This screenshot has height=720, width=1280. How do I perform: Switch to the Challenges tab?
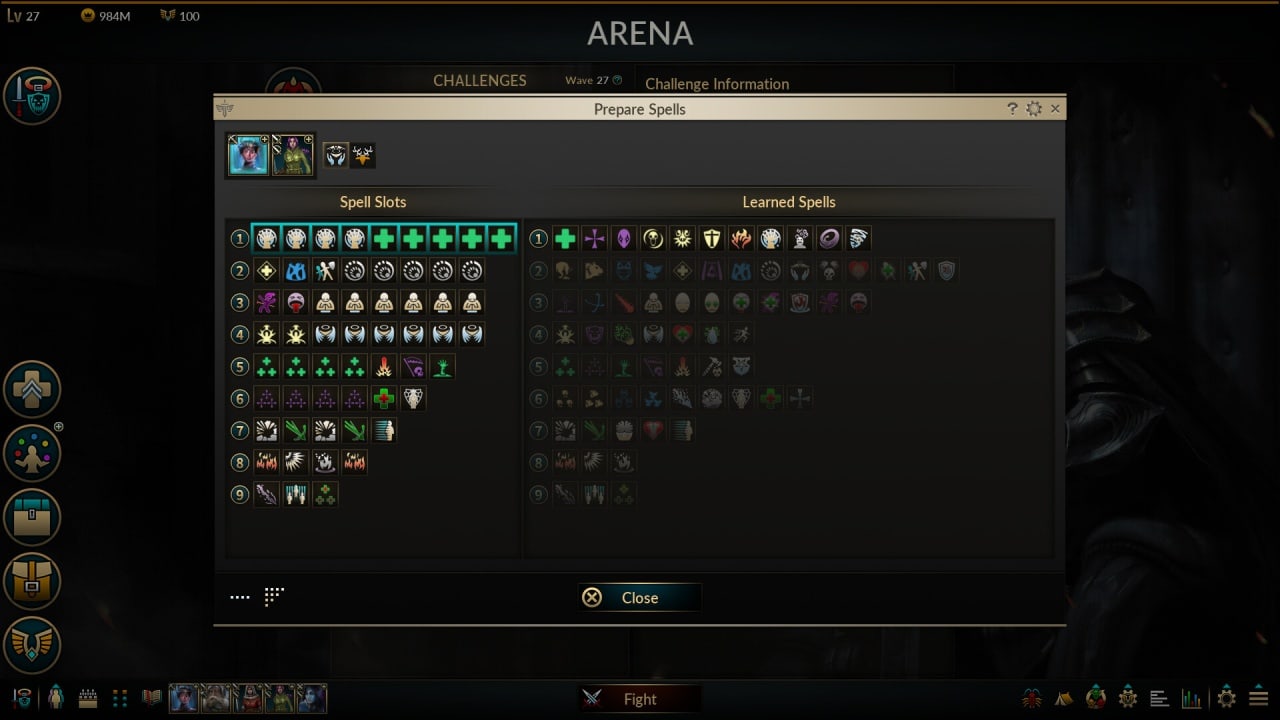[x=480, y=81]
